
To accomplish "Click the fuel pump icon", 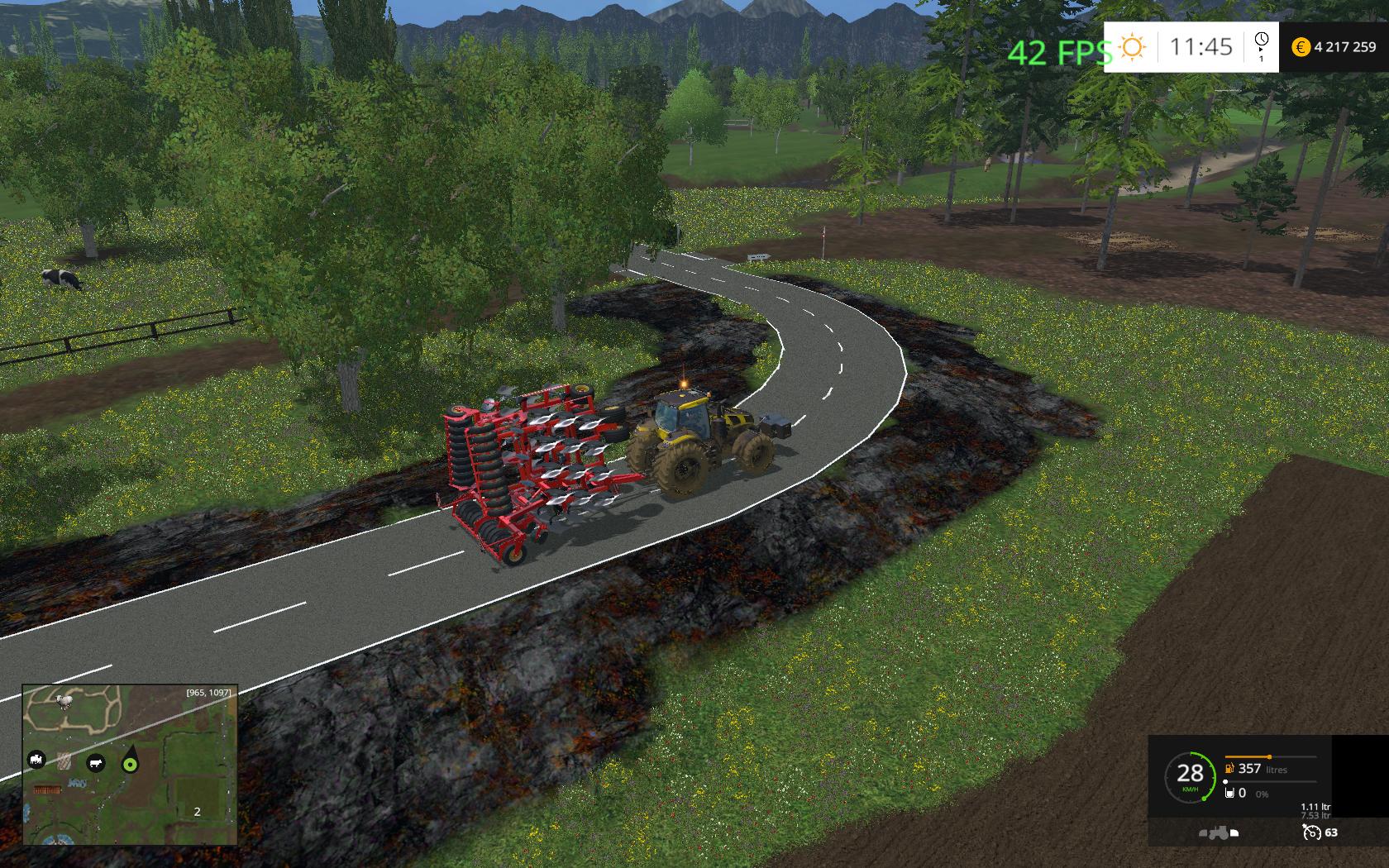I will pyautogui.click(x=1230, y=769).
